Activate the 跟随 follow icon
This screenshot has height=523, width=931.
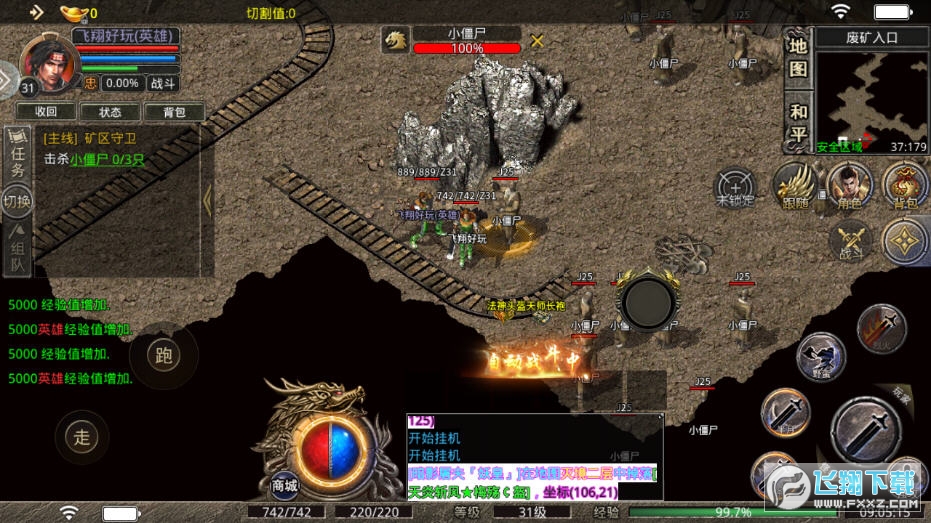[x=796, y=186]
